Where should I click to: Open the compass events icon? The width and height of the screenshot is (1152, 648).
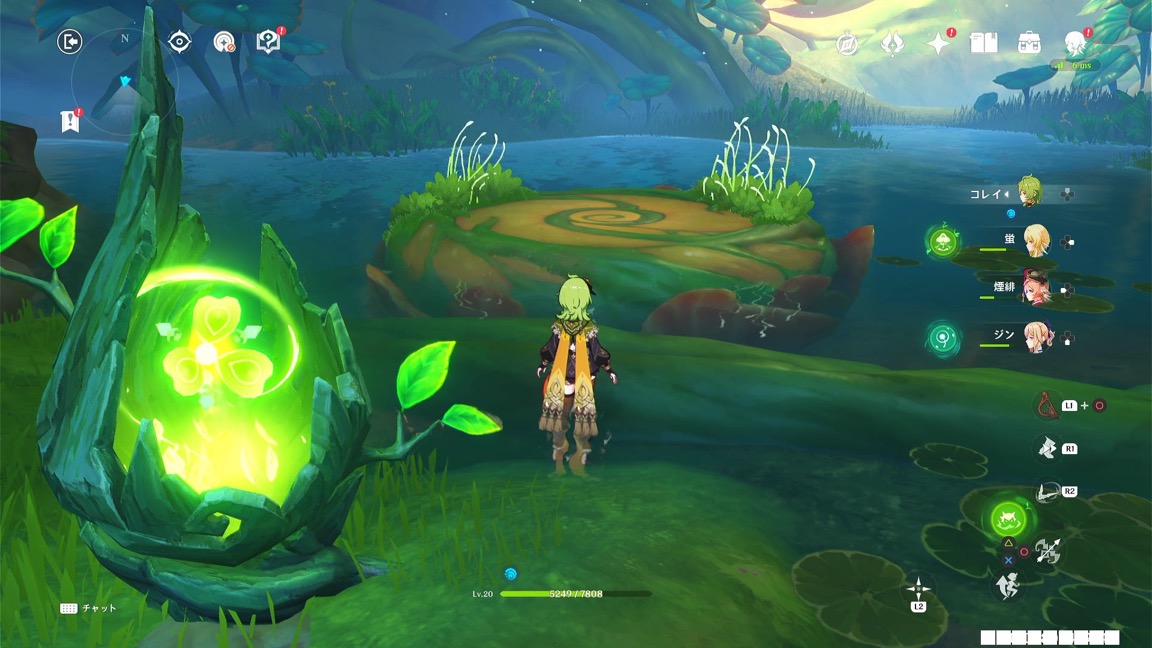847,44
